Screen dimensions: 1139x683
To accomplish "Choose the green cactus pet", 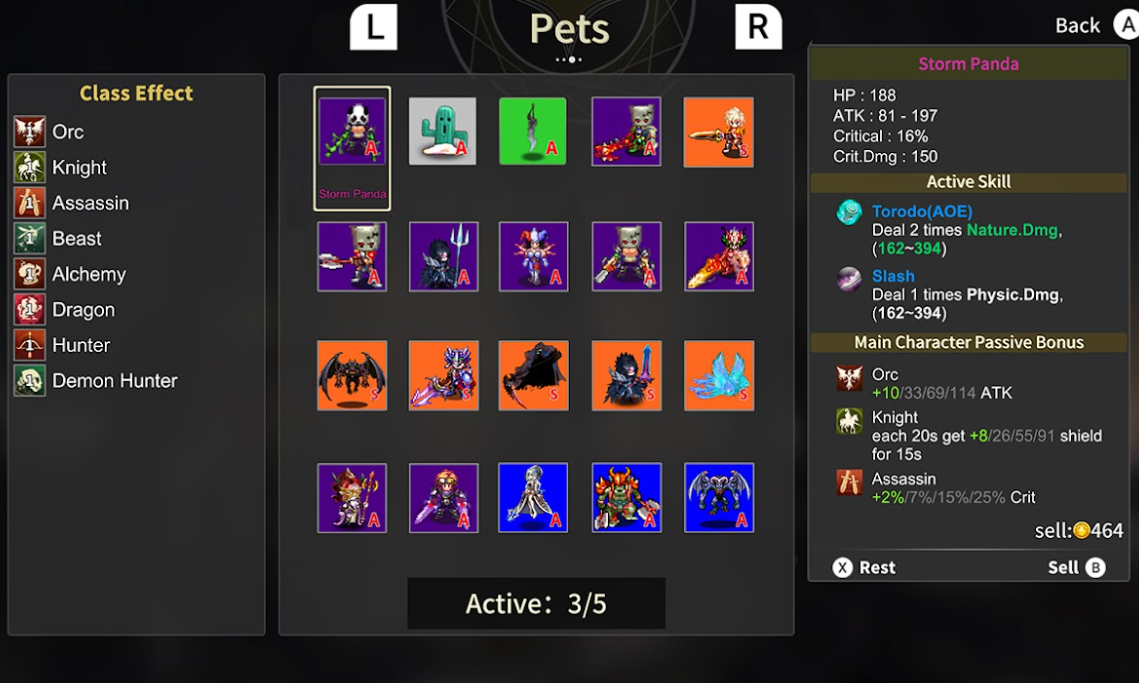I will point(443,131).
